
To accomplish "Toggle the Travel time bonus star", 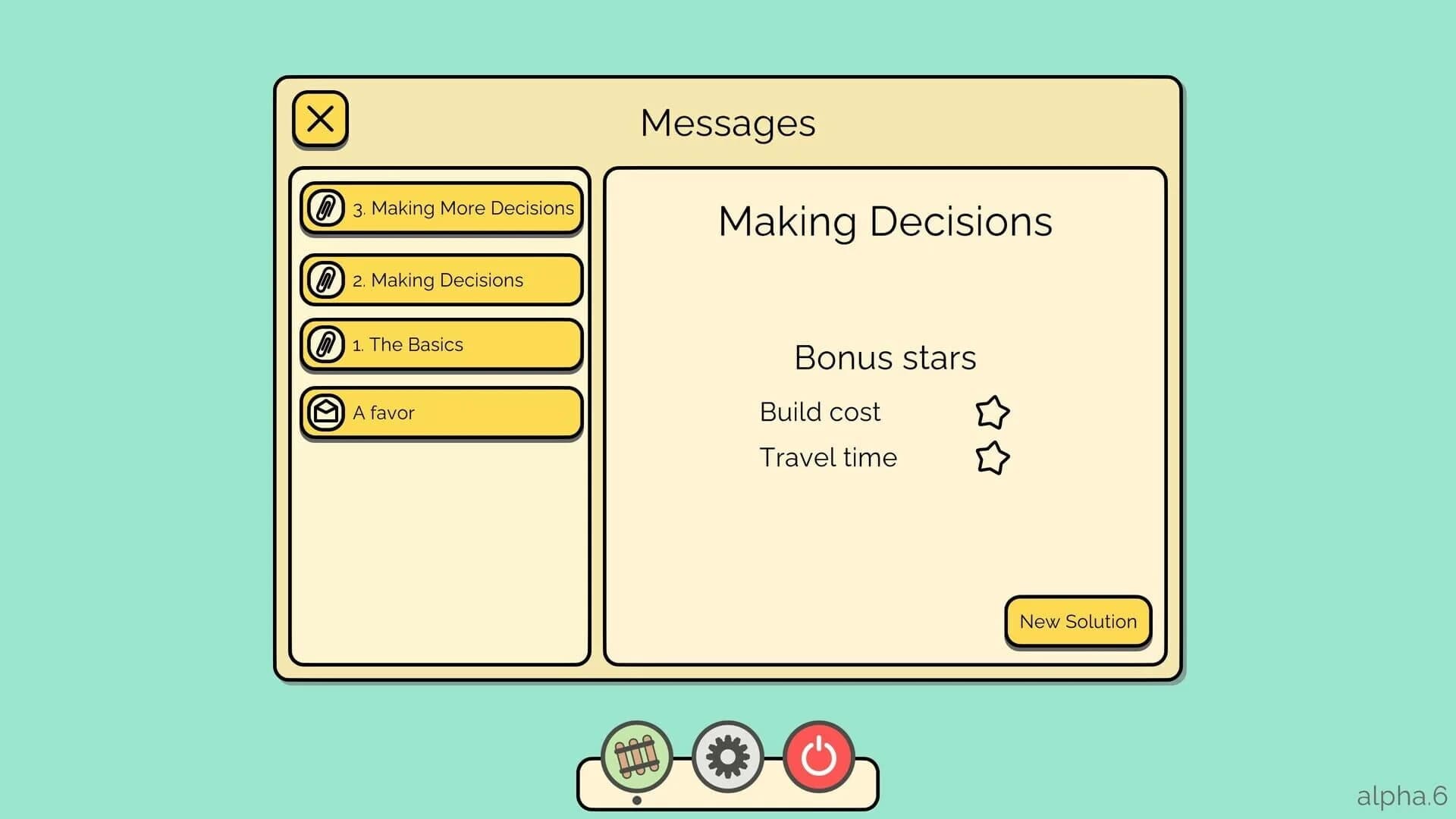I will (x=991, y=457).
